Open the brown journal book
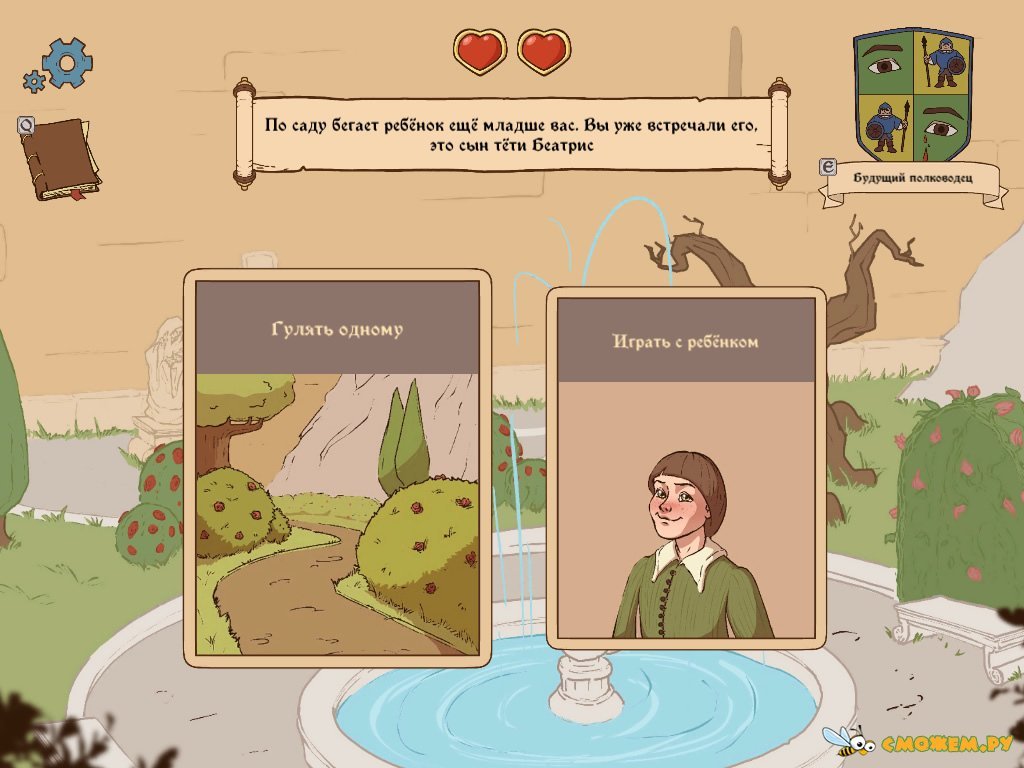 (x=60, y=158)
